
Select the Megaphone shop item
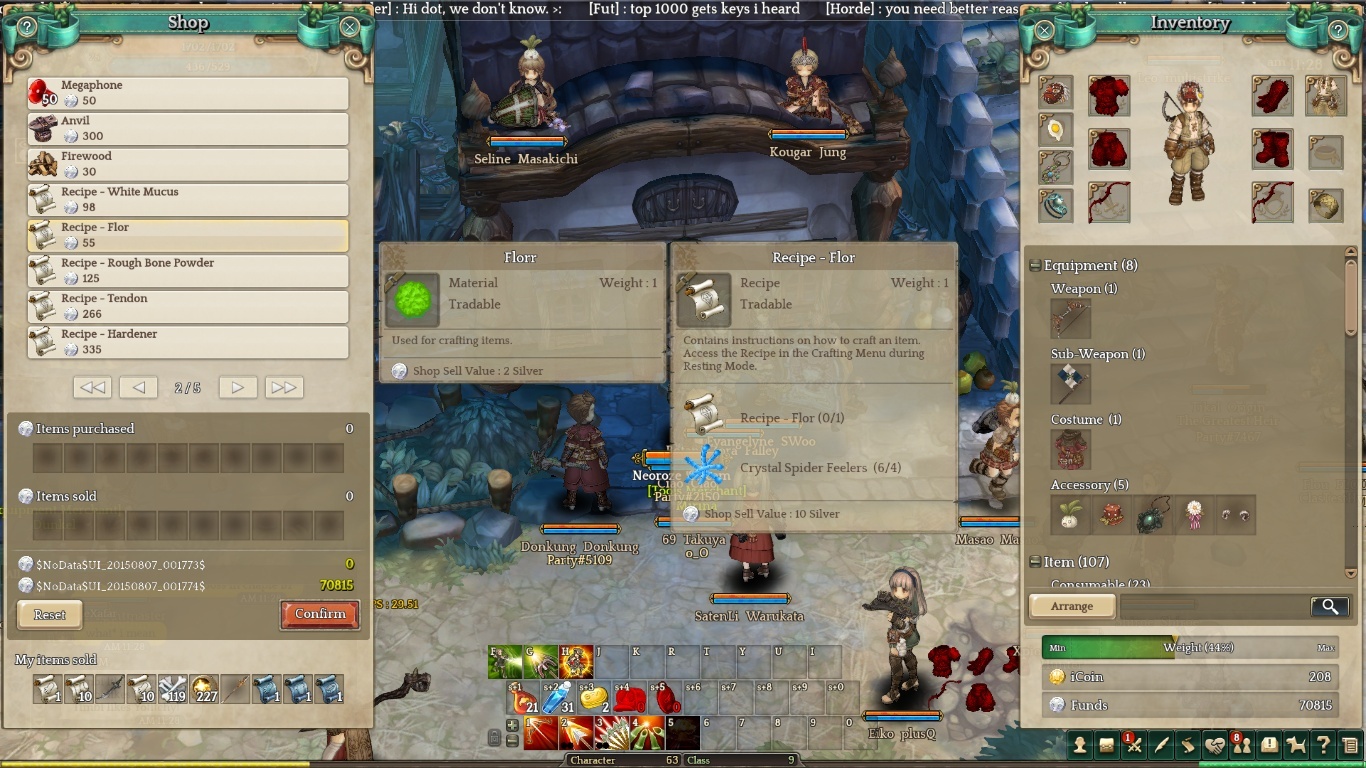188,93
